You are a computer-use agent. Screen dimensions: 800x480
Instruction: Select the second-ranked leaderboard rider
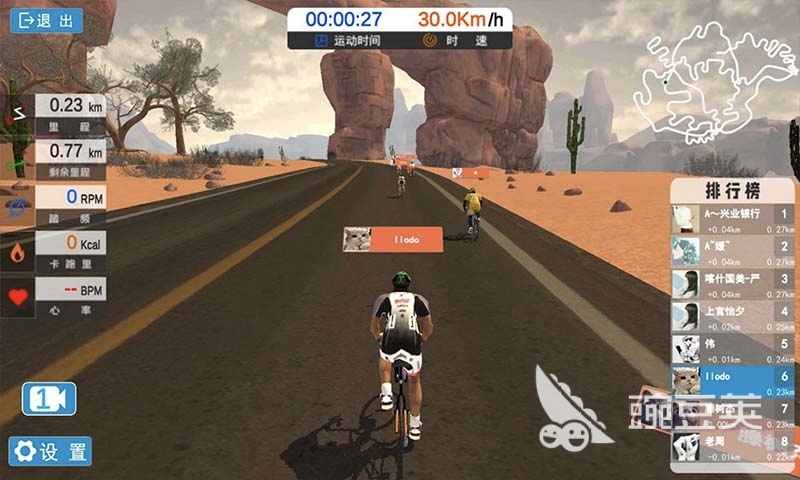pos(734,251)
